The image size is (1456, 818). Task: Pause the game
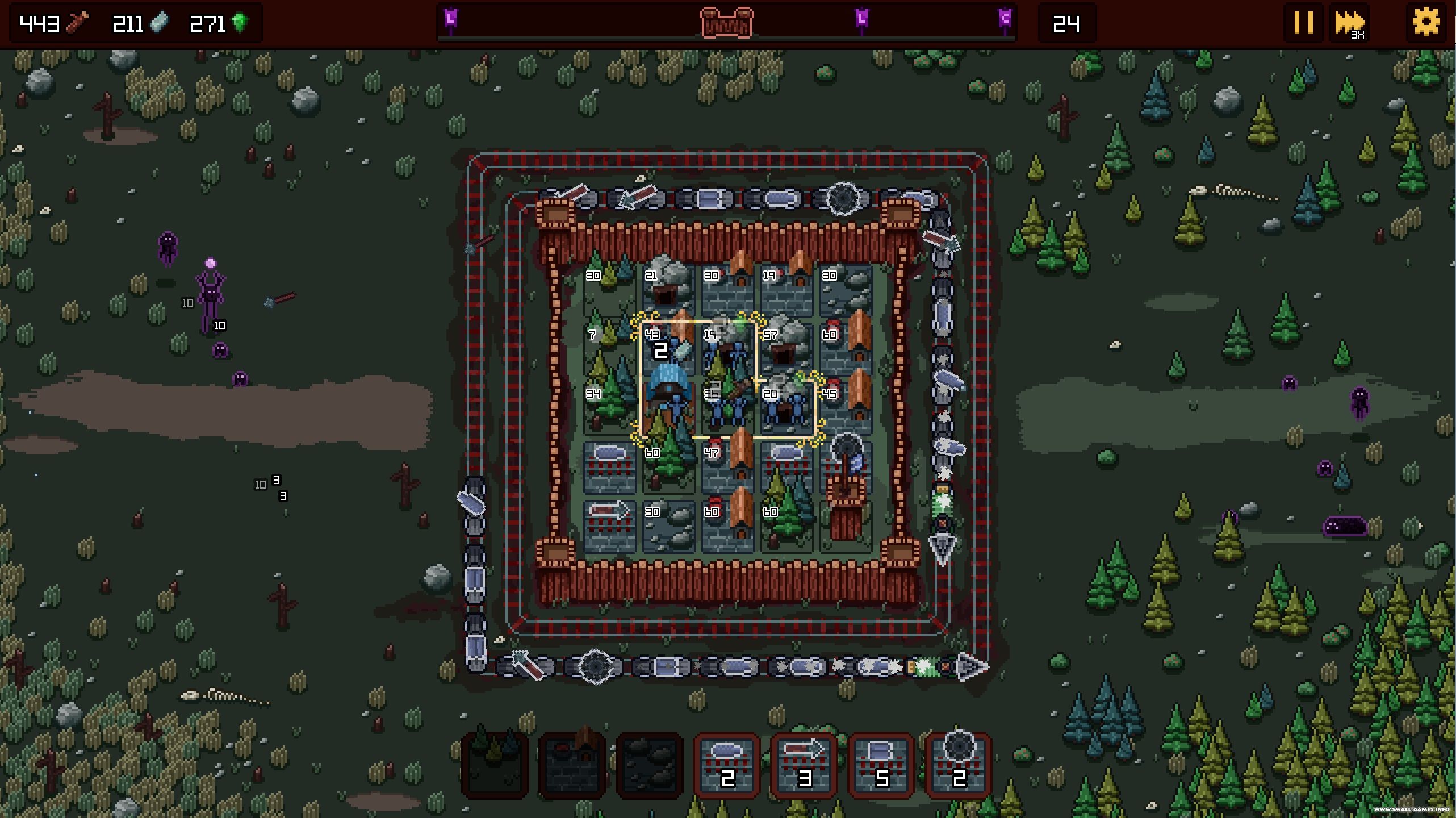click(x=1303, y=23)
